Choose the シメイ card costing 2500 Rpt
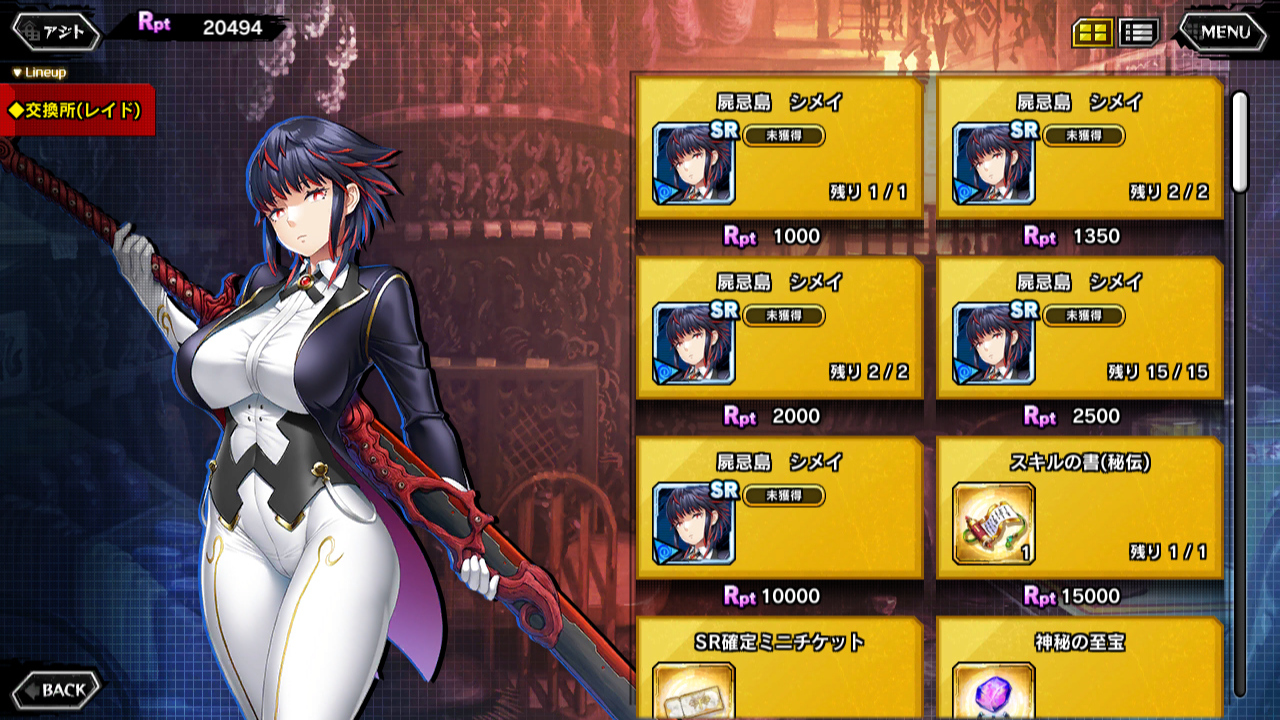 click(x=1080, y=329)
